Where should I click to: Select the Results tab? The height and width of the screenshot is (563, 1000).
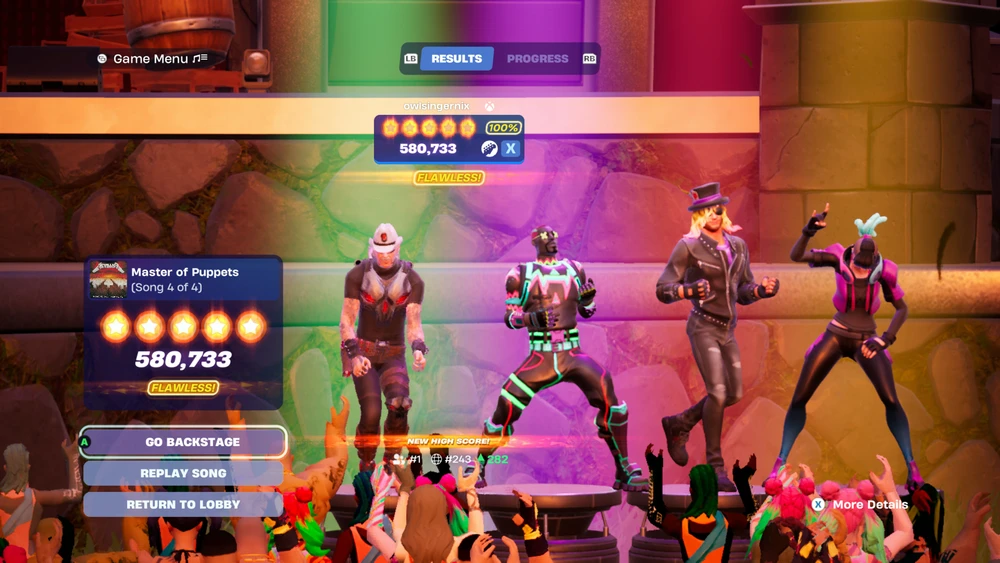(x=456, y=59)
